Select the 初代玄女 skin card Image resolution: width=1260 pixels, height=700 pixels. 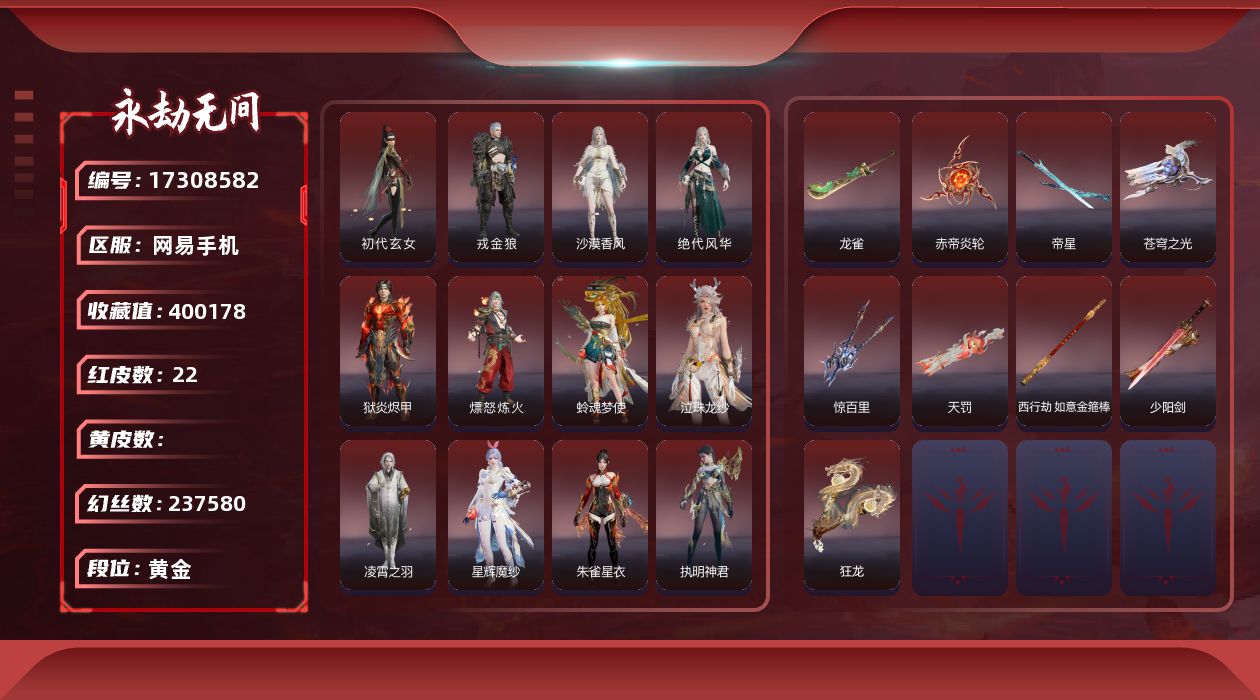click(388, 187)
